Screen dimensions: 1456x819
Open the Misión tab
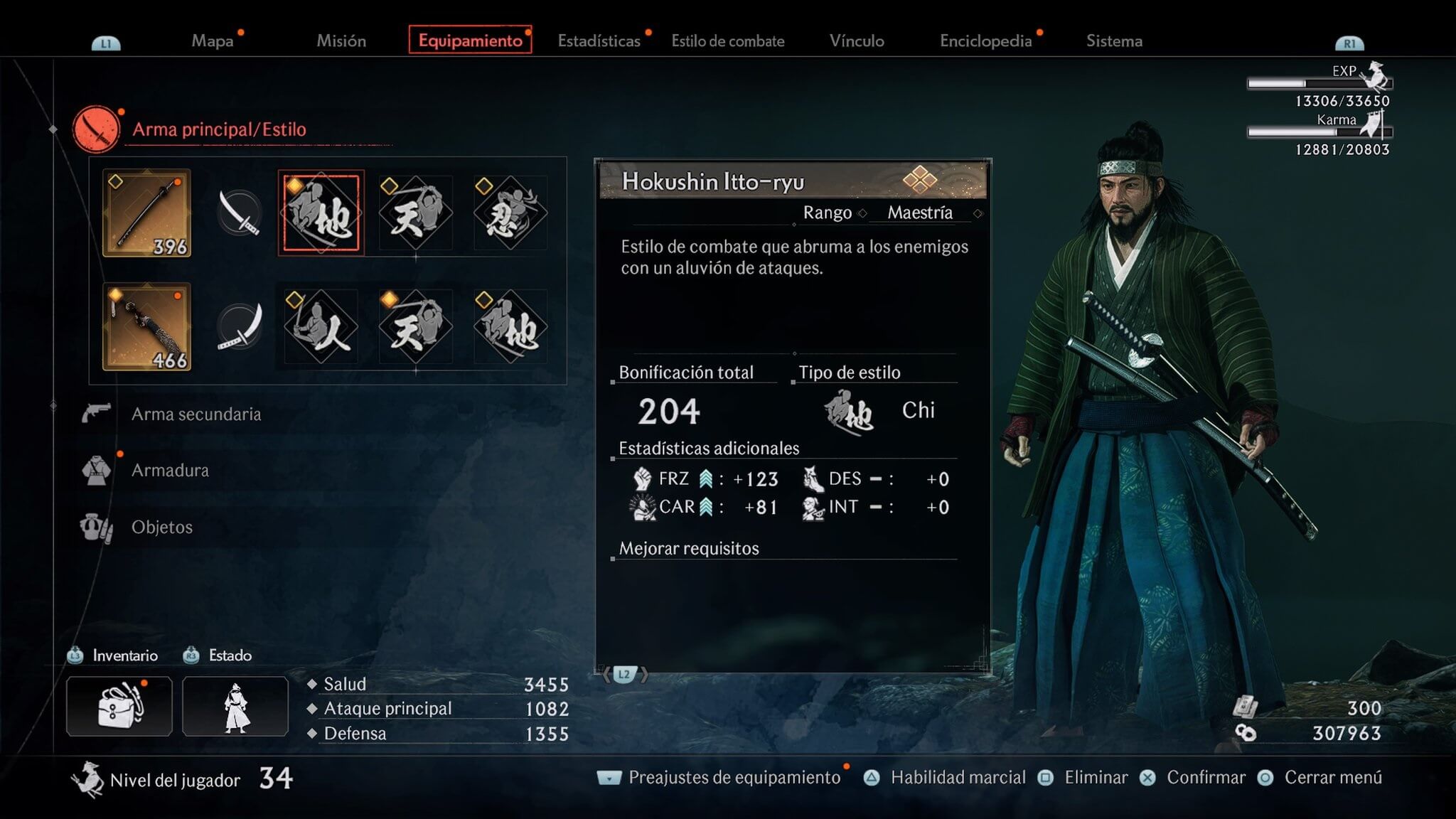click(x=341, y=41)
